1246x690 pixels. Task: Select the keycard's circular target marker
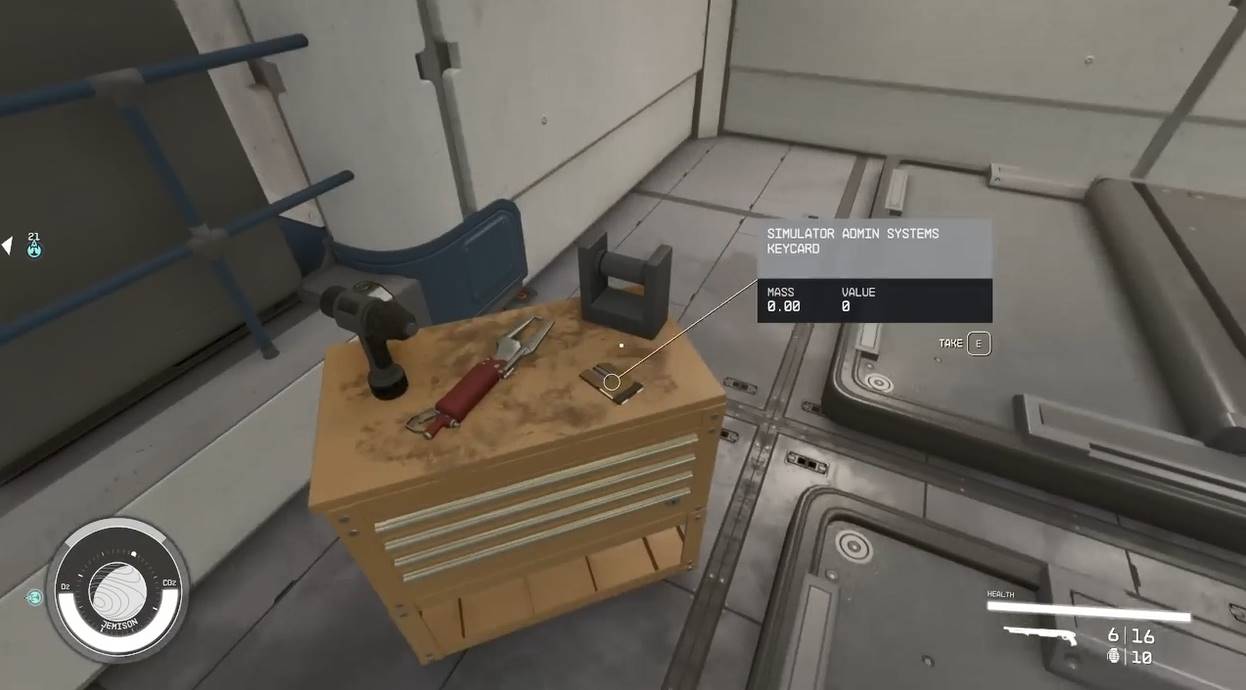click(612, 381)
